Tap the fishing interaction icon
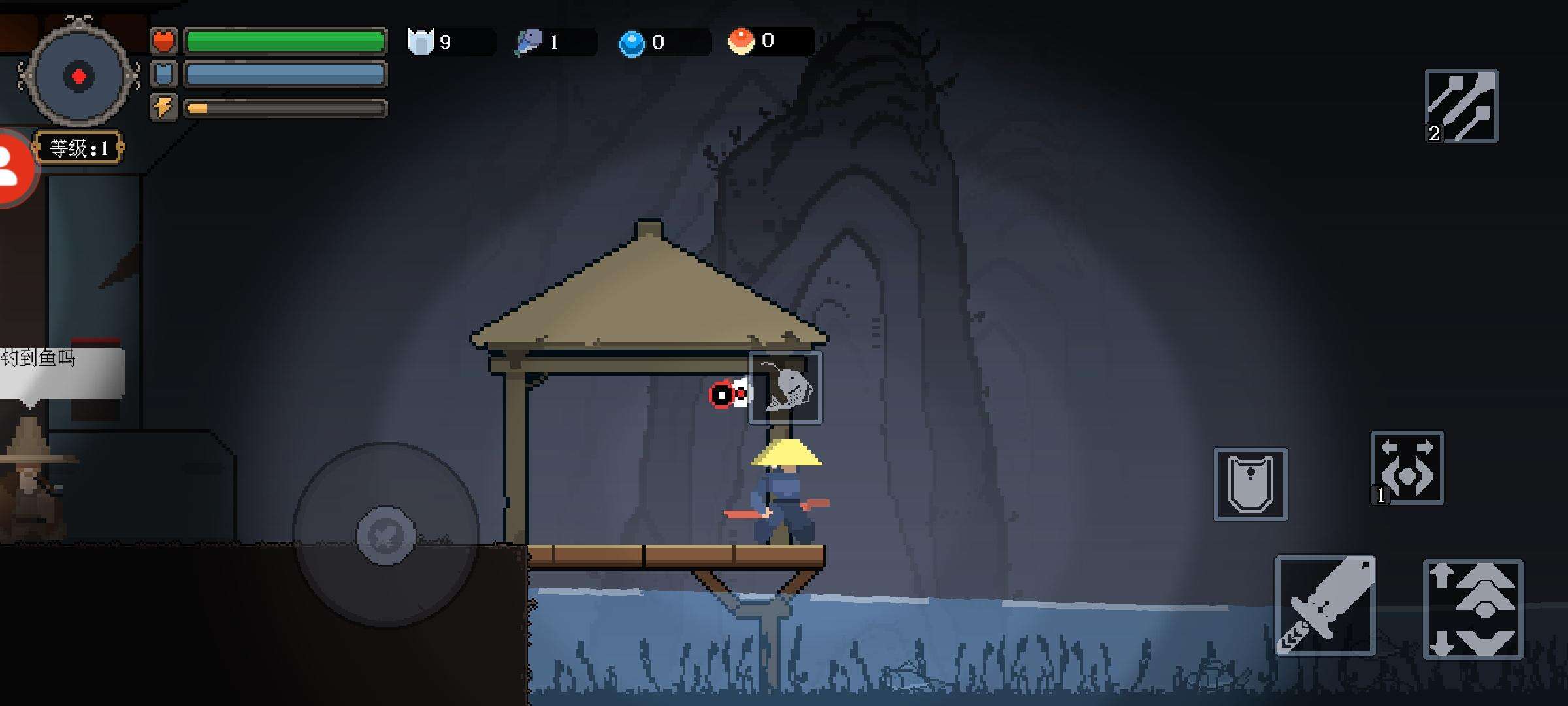Image resolution: width=1568 pixels, height=706 pixels. 785,388
